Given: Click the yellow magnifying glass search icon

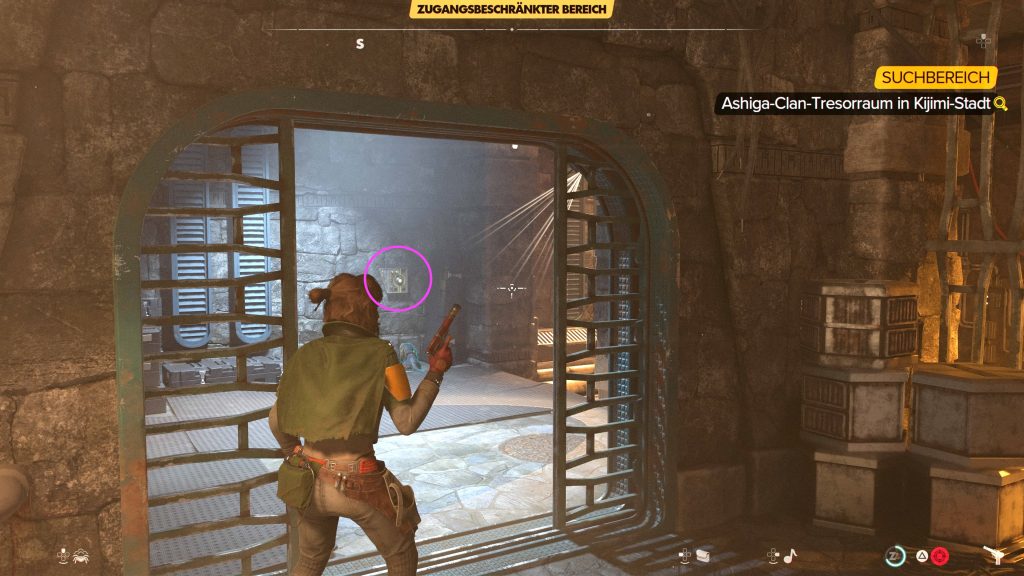Looking at the screenshot, I should point(1000,104).
